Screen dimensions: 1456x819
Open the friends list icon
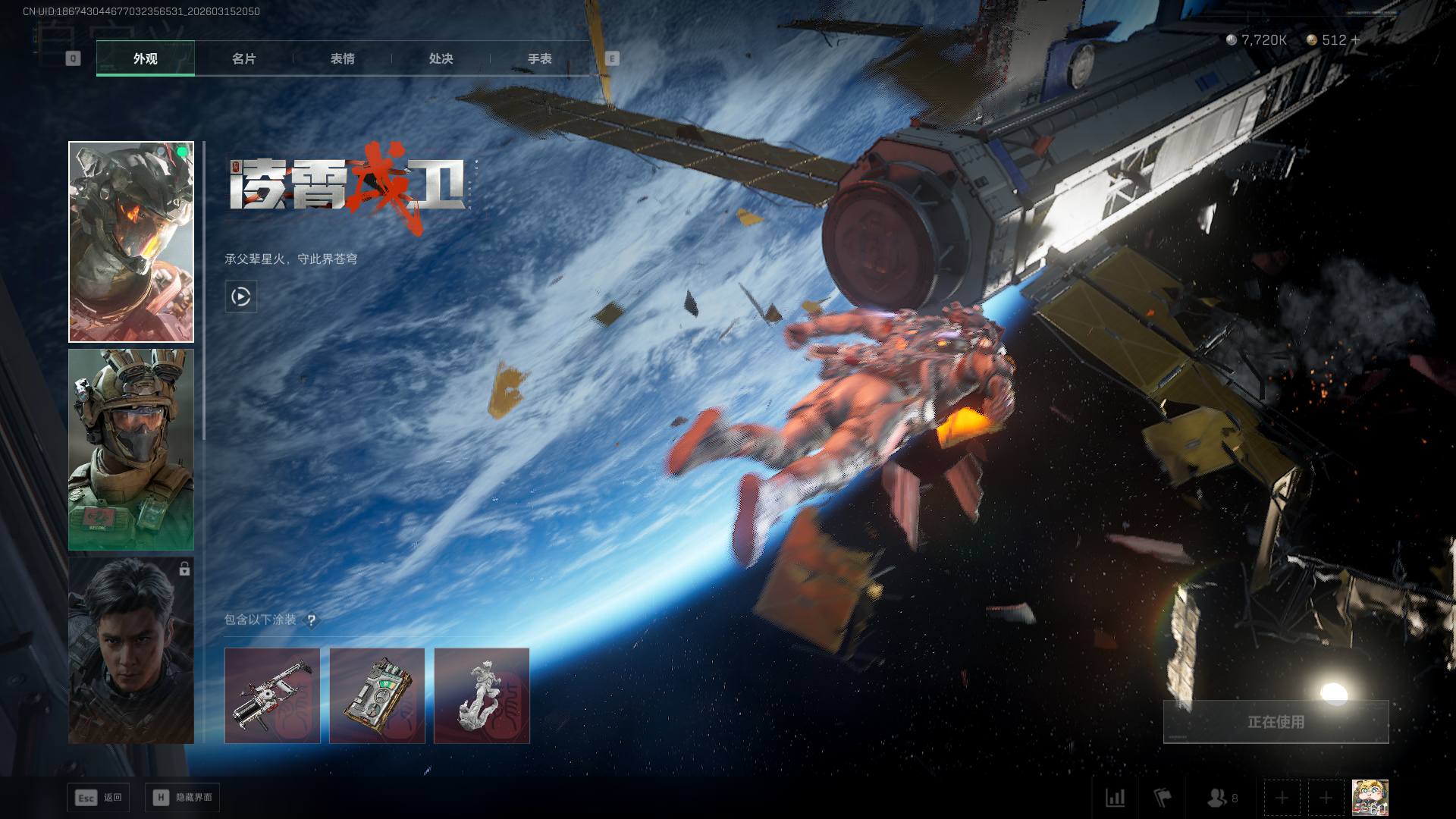coord(1221,798)
